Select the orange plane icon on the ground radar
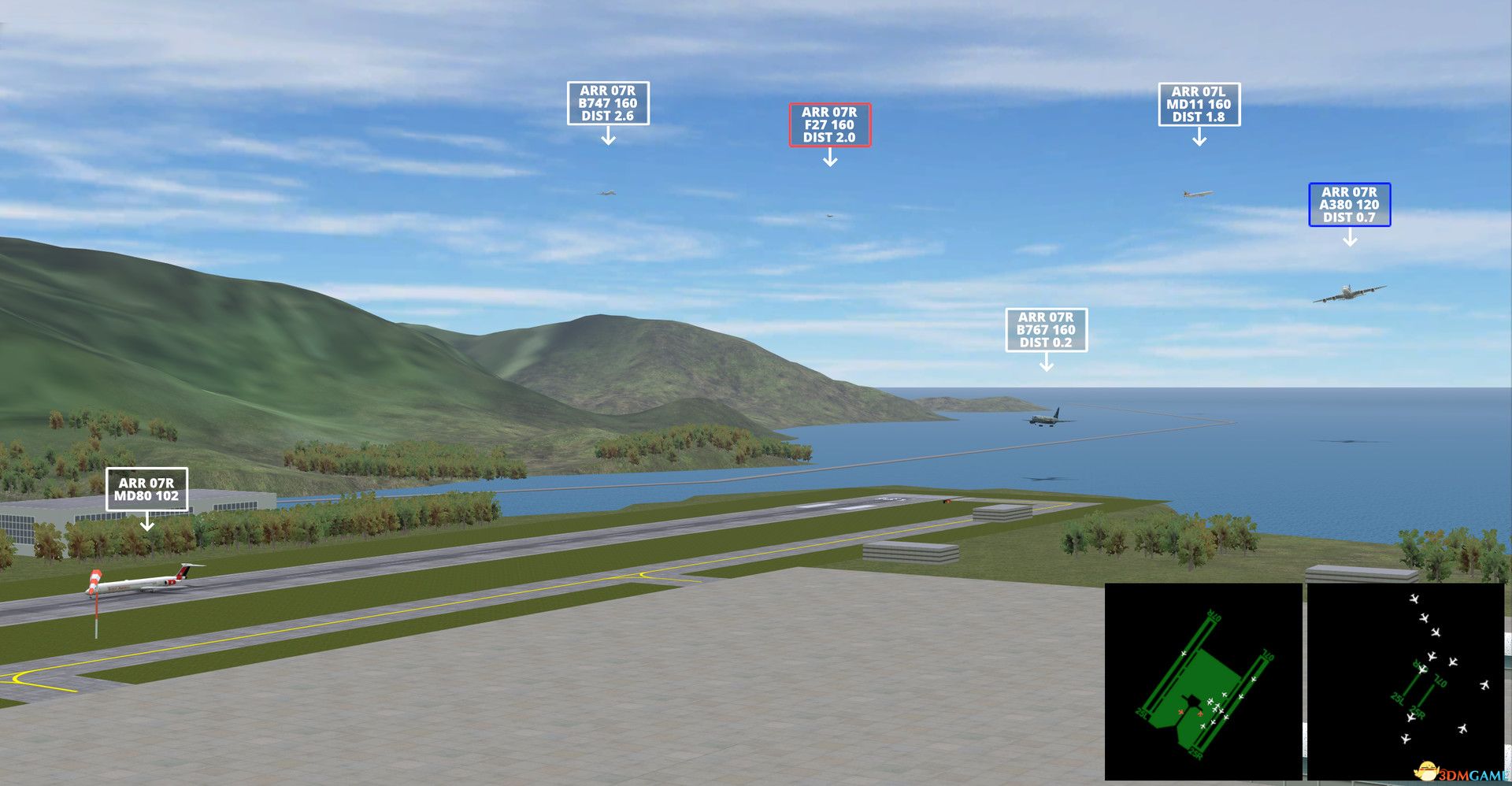The width and height of the screenshot is (1512, 786). point(1180,713)
